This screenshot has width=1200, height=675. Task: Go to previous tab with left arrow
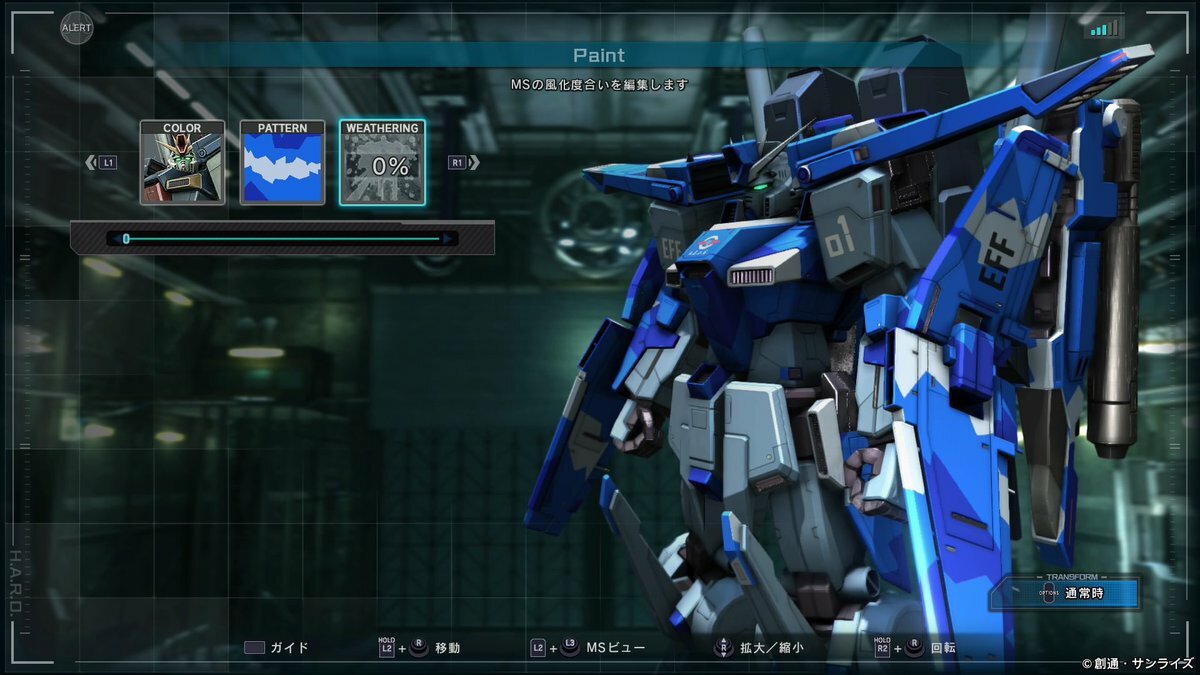(x=91, y=162)
